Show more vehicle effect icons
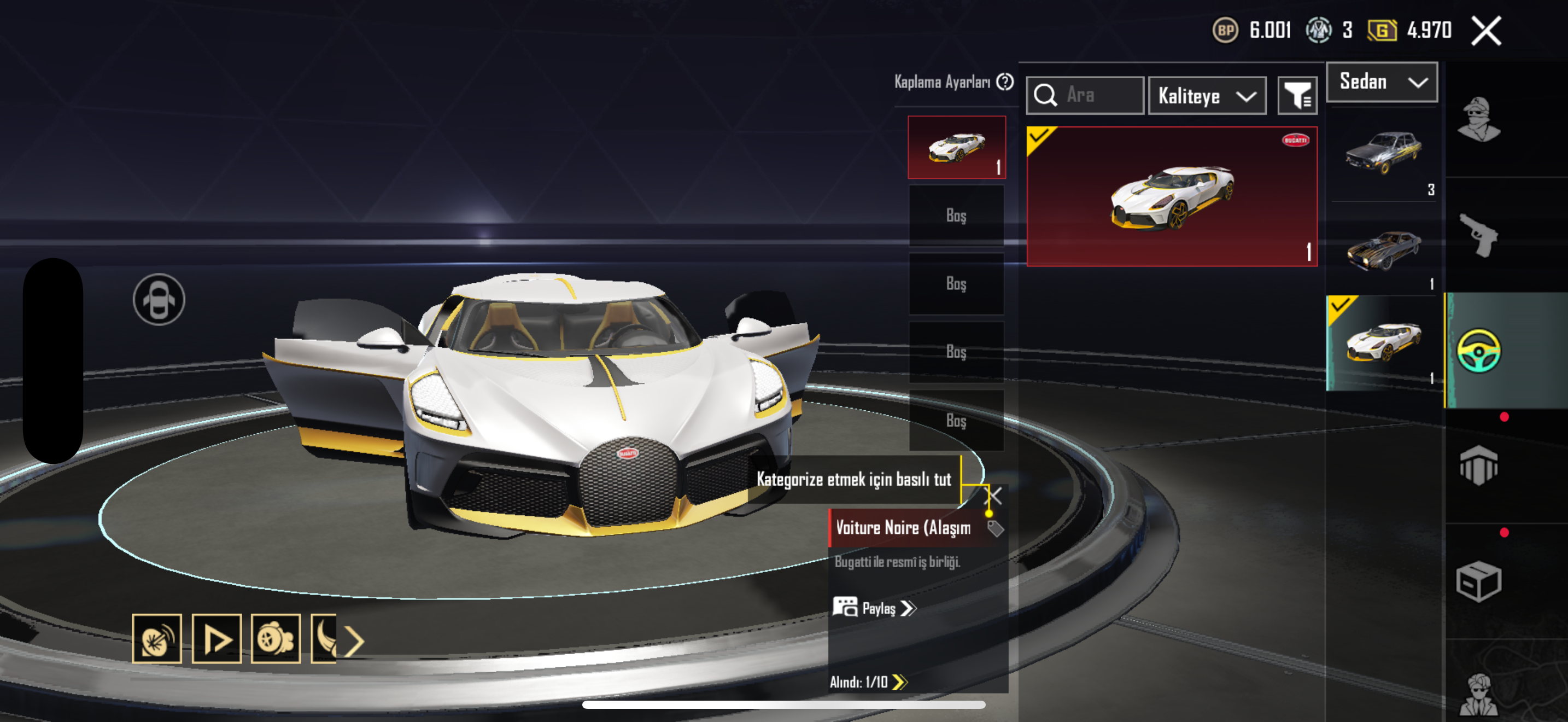1568x722 pixels. [x=354, y=641]
